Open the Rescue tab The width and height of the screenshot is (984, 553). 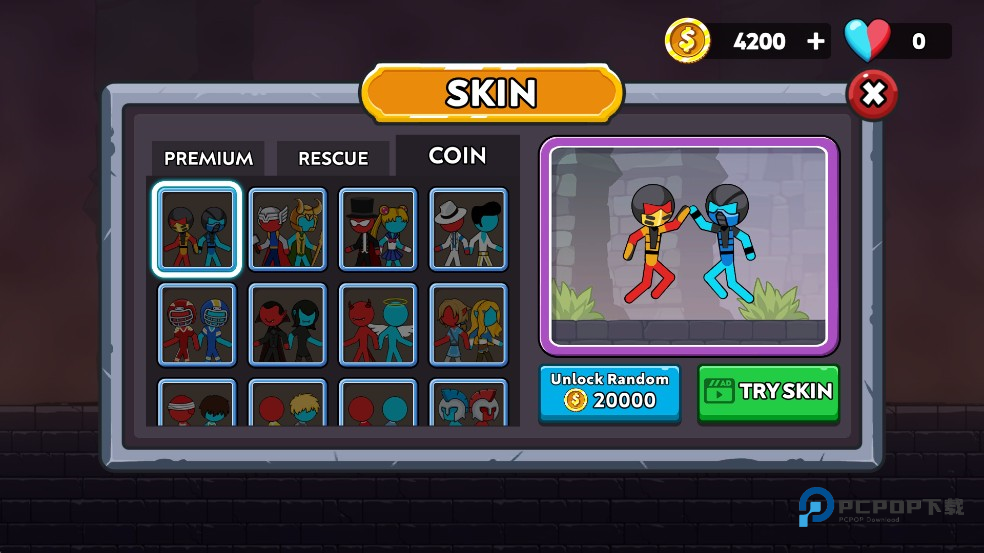(x=333, y=158)
